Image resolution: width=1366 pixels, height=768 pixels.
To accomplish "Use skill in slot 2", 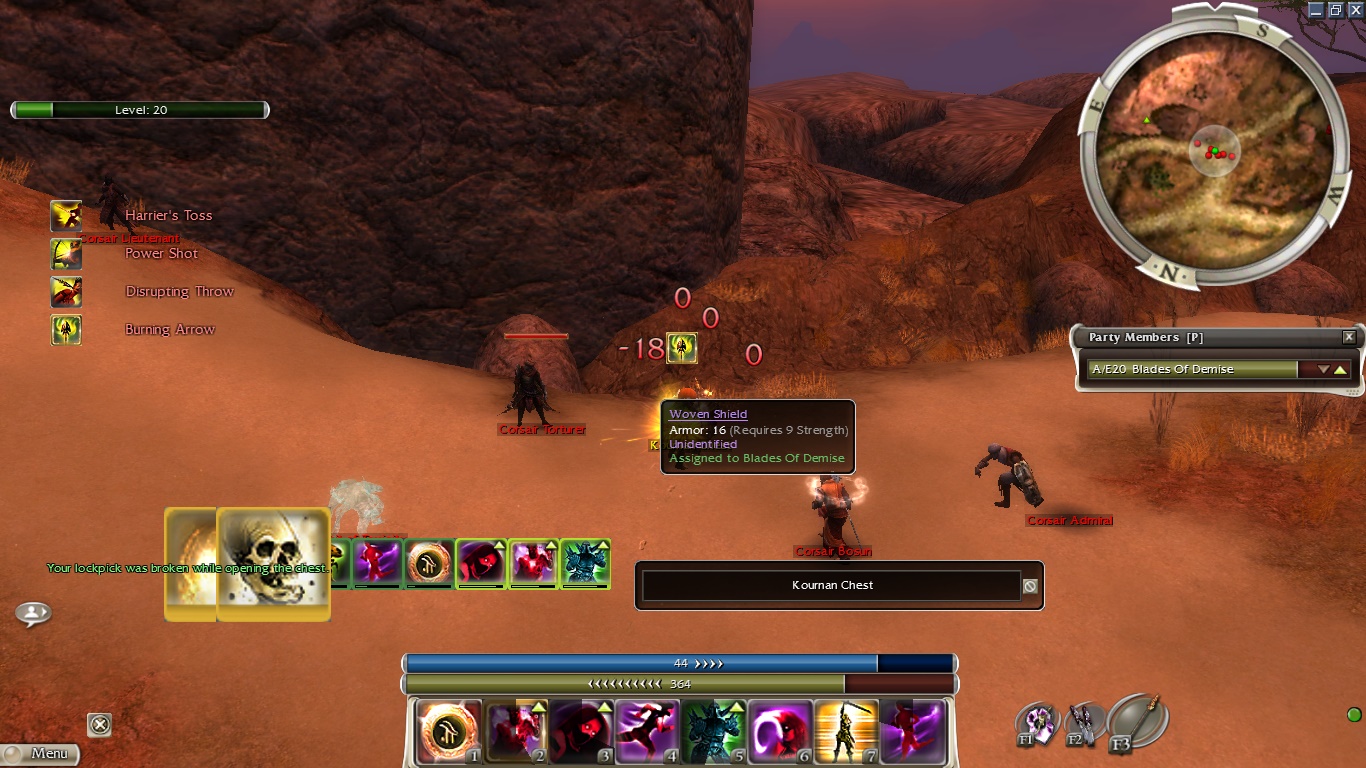I will pyautogui.click(x=515, y=731).
